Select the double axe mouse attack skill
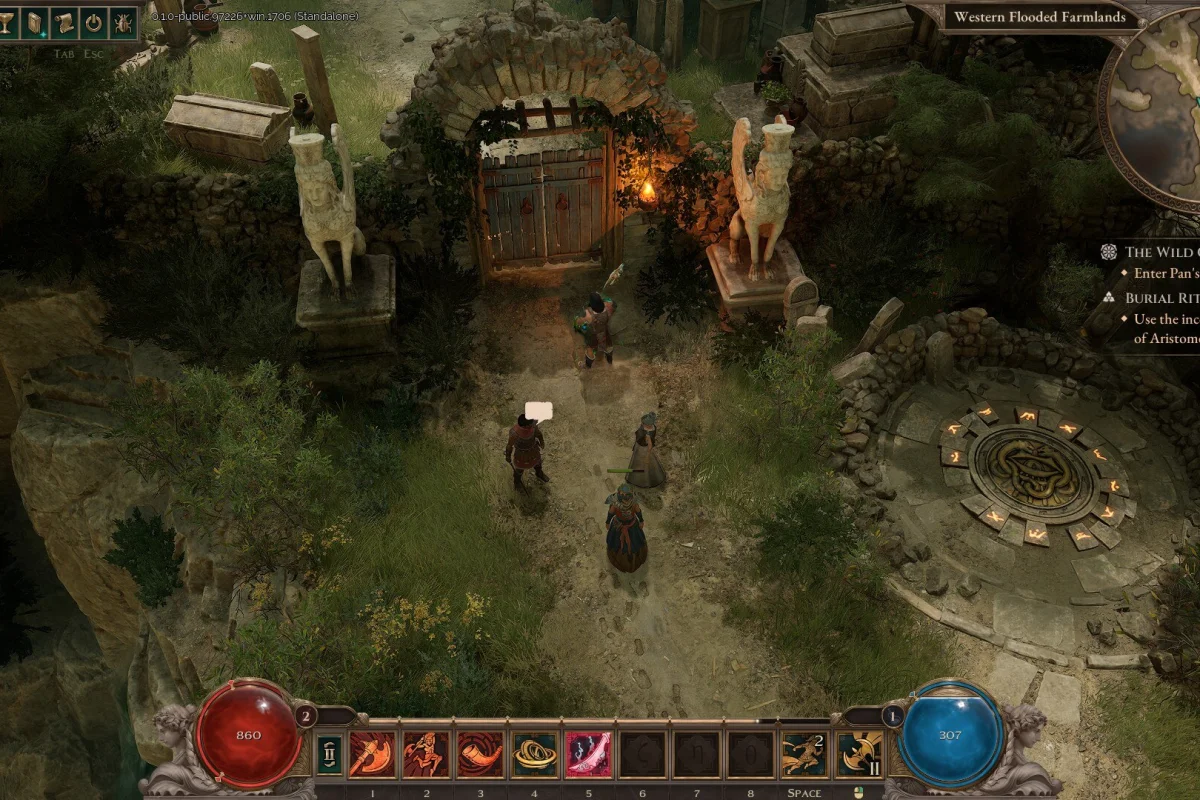Screen dimensions: 1200x800 [858, 754]
